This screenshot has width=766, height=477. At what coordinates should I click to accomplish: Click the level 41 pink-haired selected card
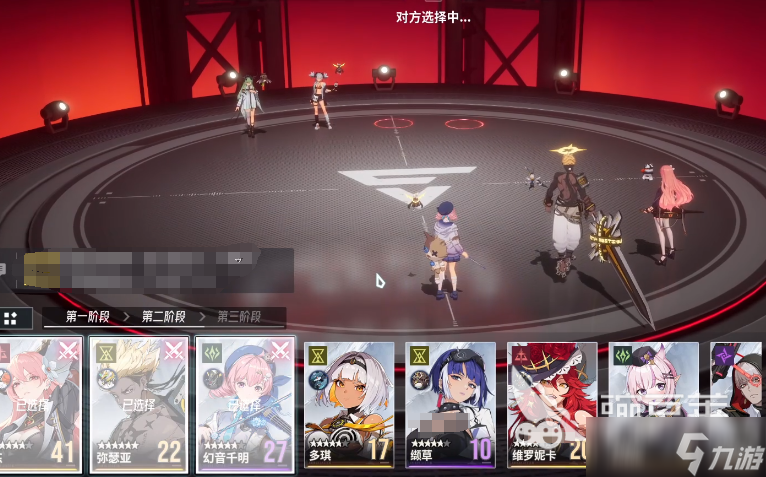(x=38, y=403)
